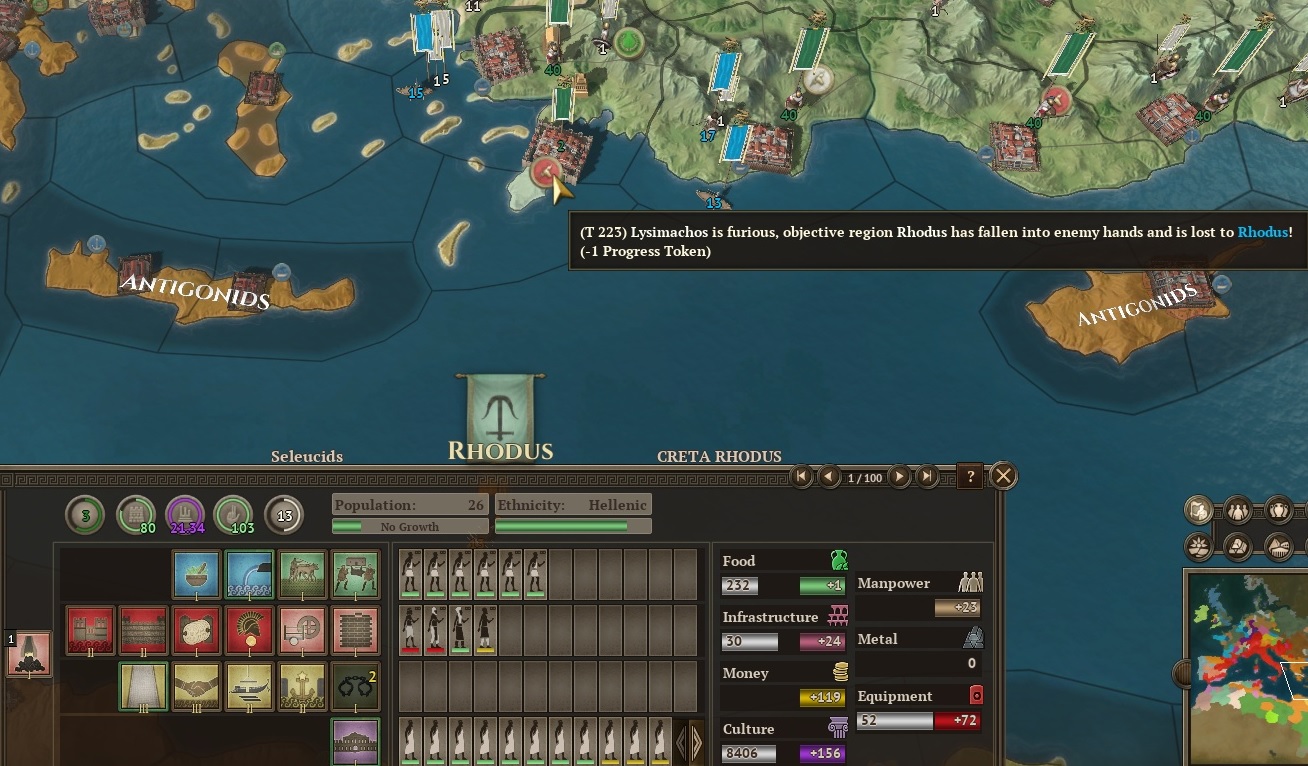Image resolution: width=1308 pixels, height=766 pixels.
Task: Click the anchor port building icon
Action: [302, 685]
